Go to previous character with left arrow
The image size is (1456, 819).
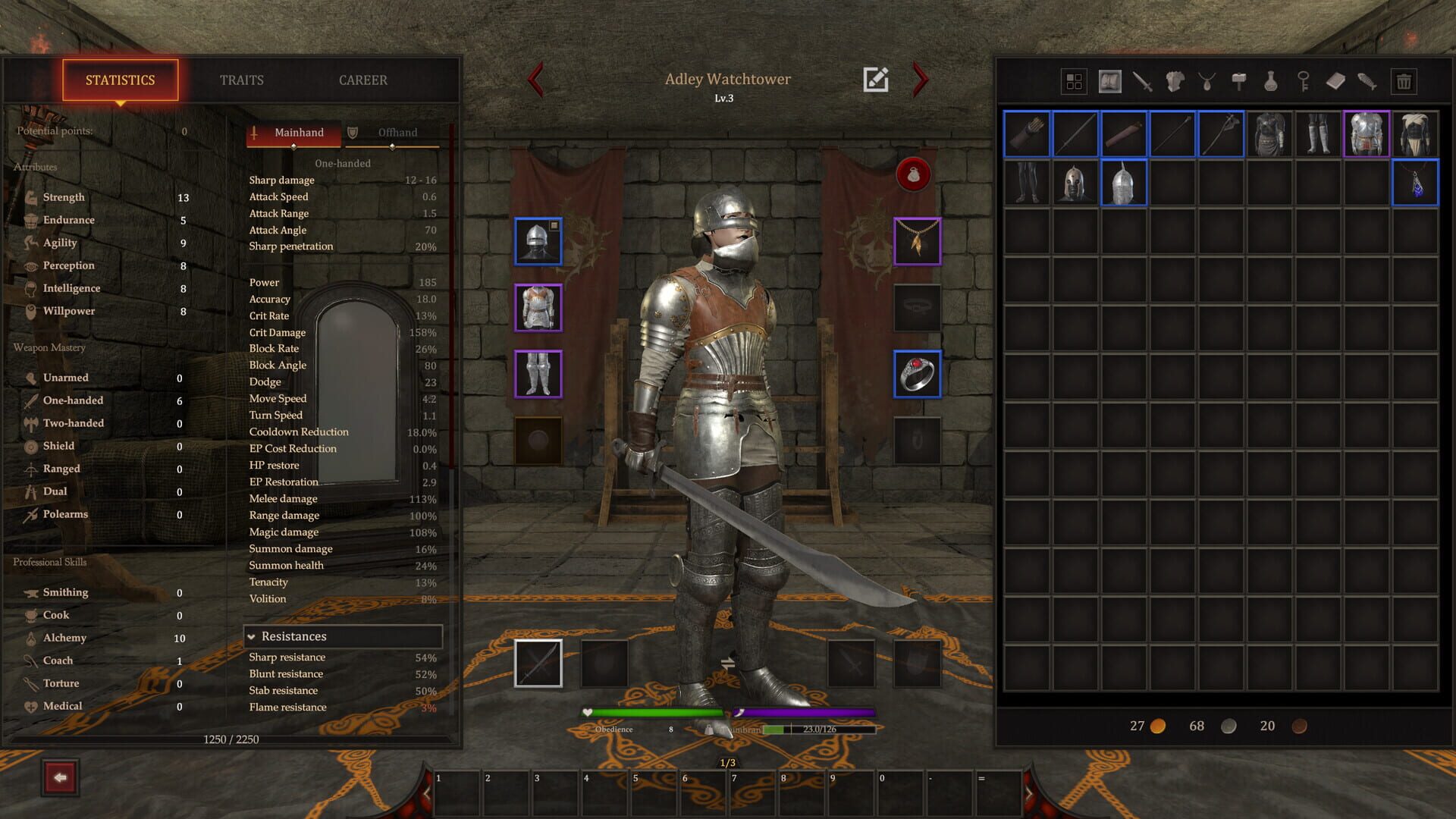[x=537, y=80]
